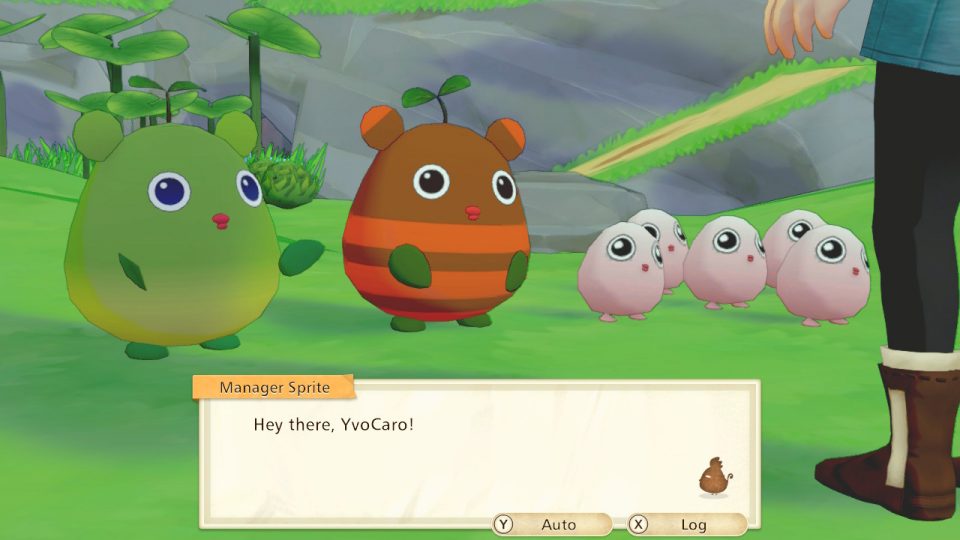Toggle Auto dialogue advance
Image resolution: width=960 pixels, height=540 pixels.
551,524
